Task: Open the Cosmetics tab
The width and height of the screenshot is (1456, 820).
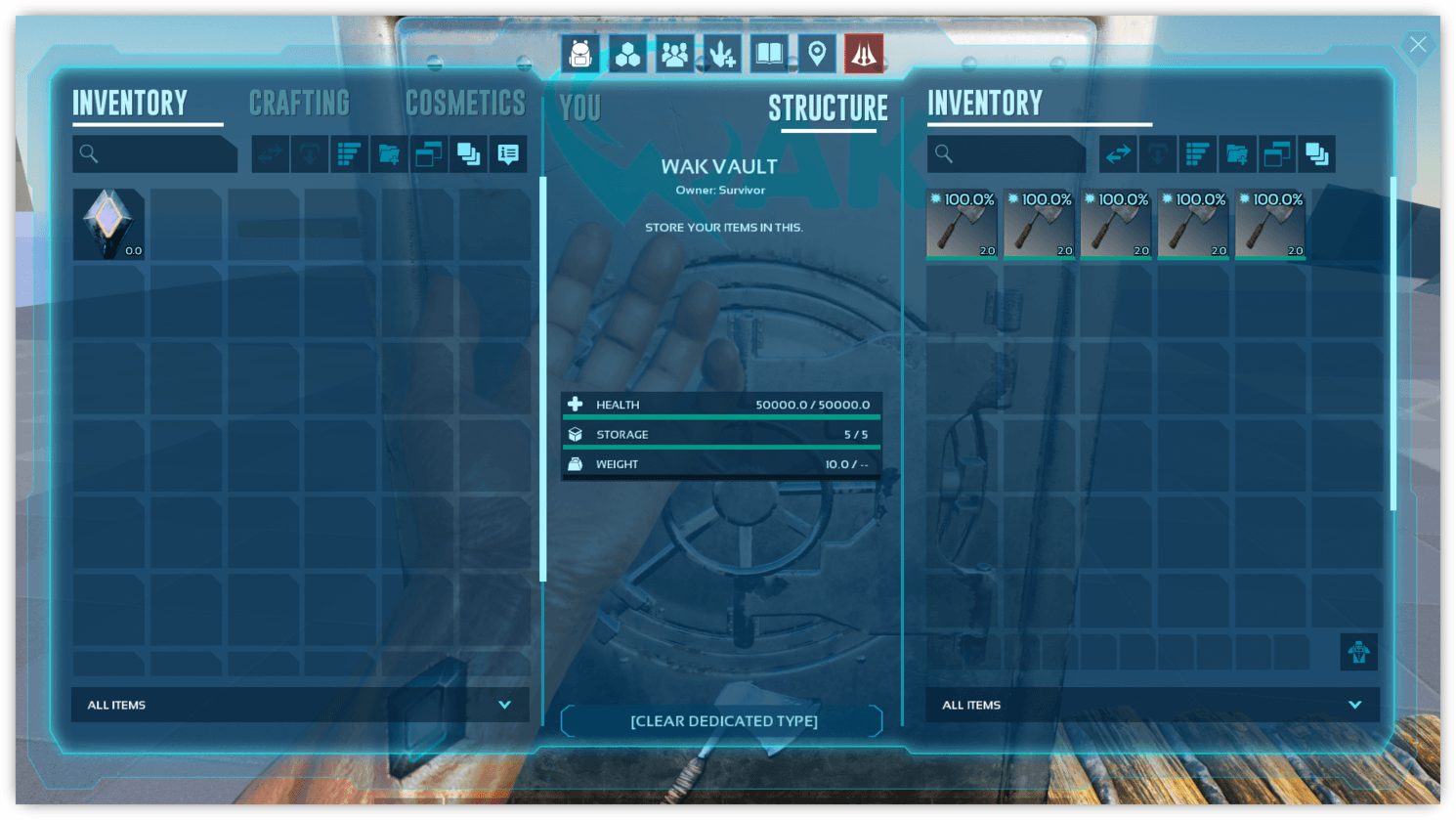Action: tap(465, 104)
